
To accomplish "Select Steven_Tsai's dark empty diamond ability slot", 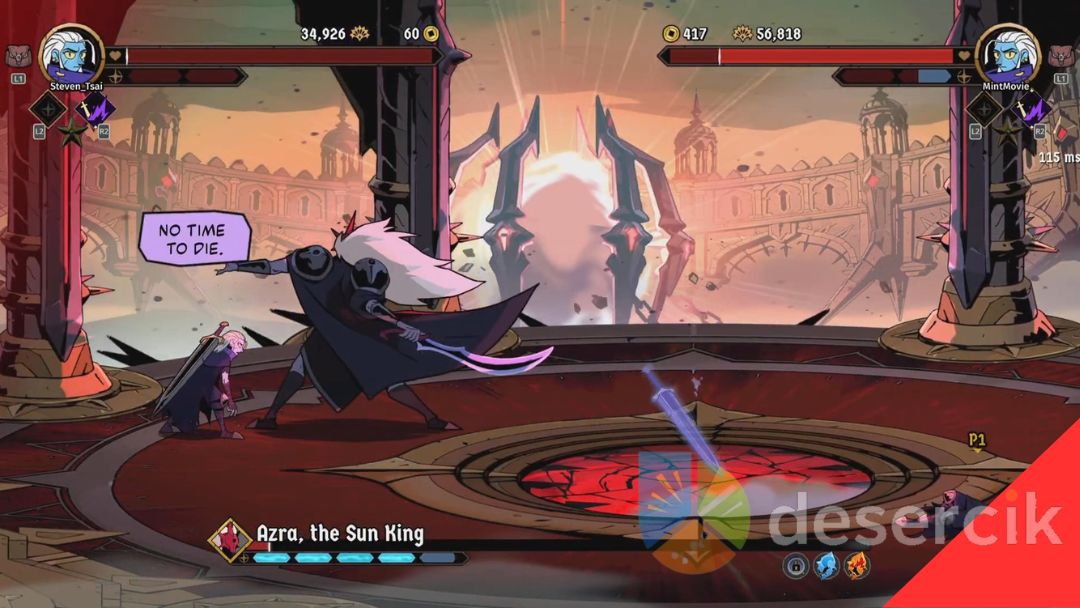I will (x=47, y=108).
